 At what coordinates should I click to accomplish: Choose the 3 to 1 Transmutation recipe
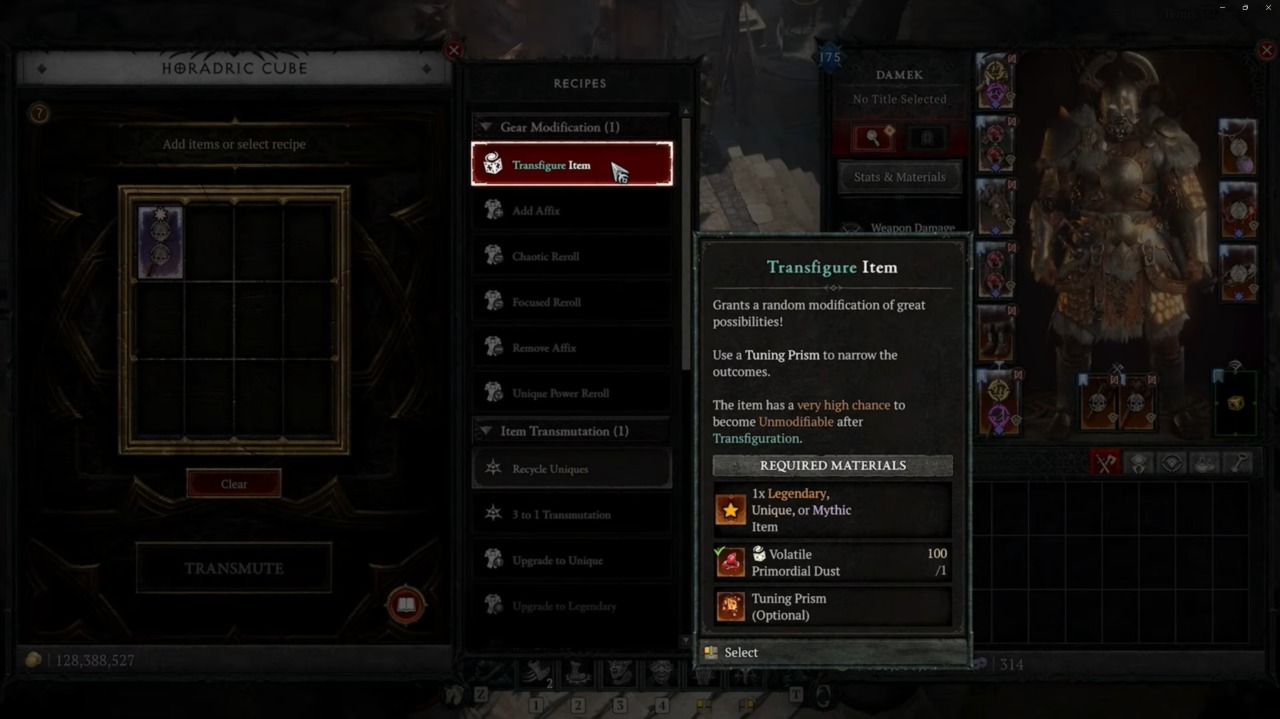pyautogui.click(x=571, y=514)
